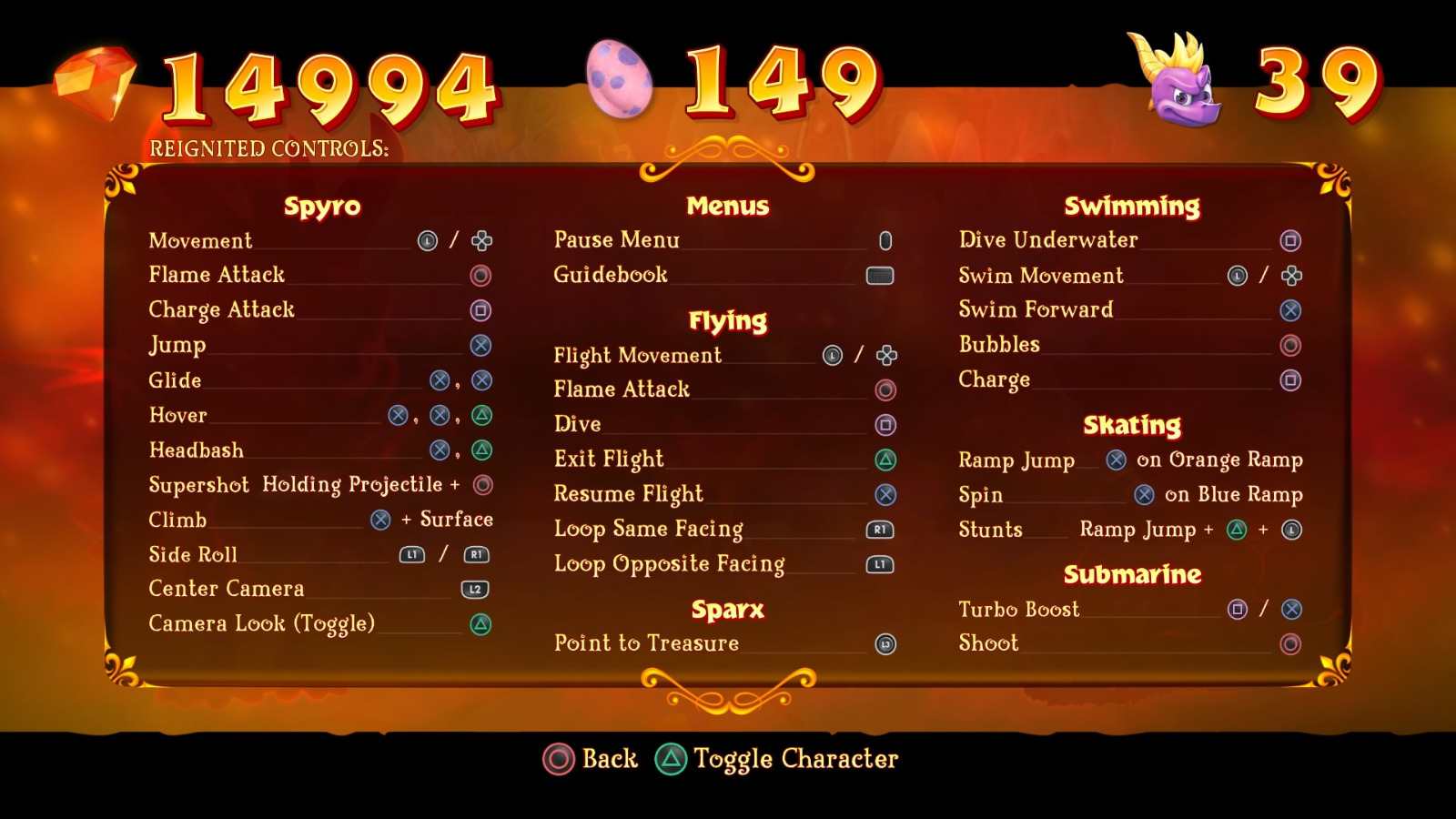Open the Spyro controls section header
The height and width of the screenshot is (819, 1456).
click(322, 206)
